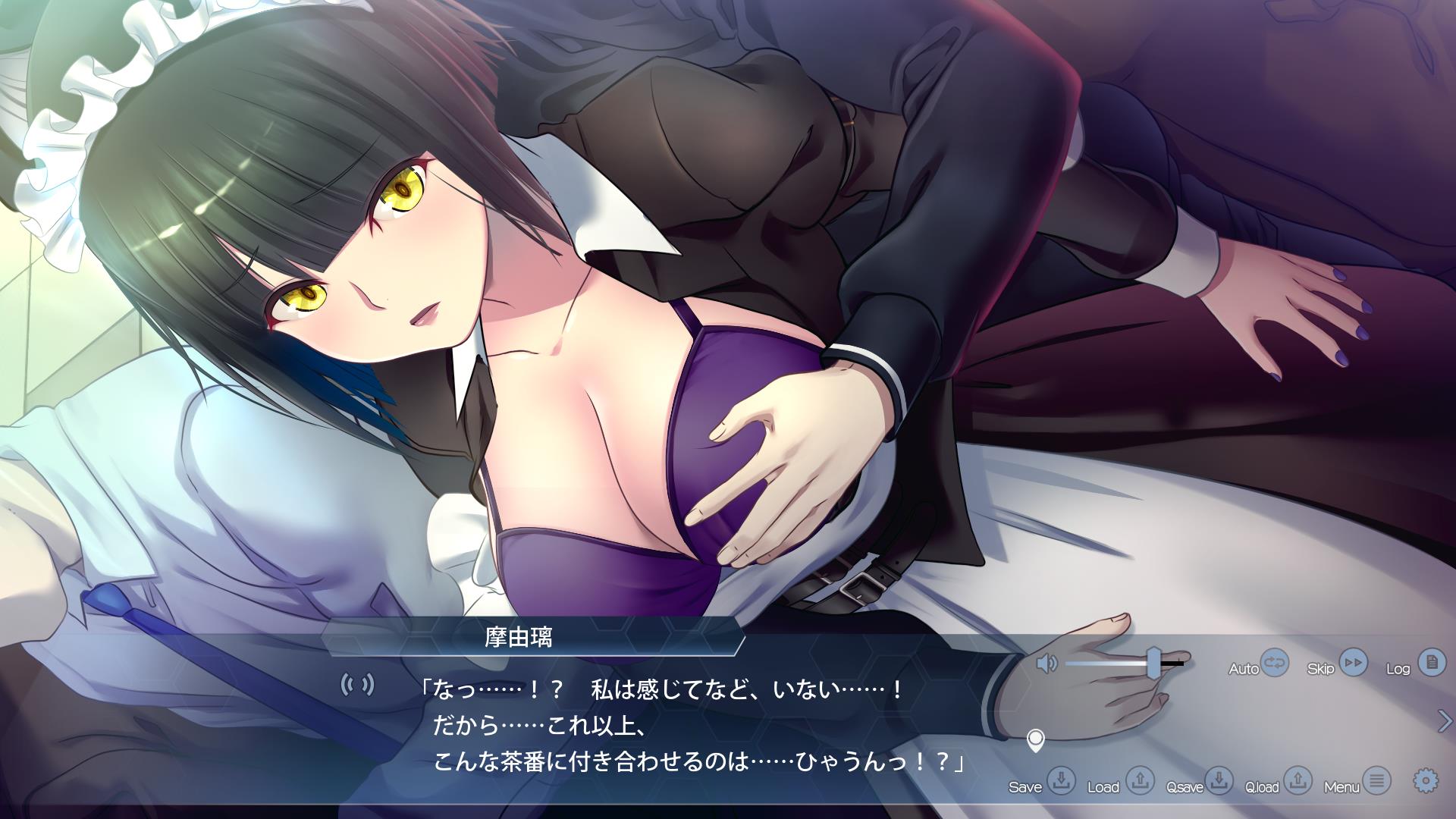The height and width of the screenshot is (819, 1456).
Task: Activate Skip to fast-forward text
Action: tap(1353, 664)
